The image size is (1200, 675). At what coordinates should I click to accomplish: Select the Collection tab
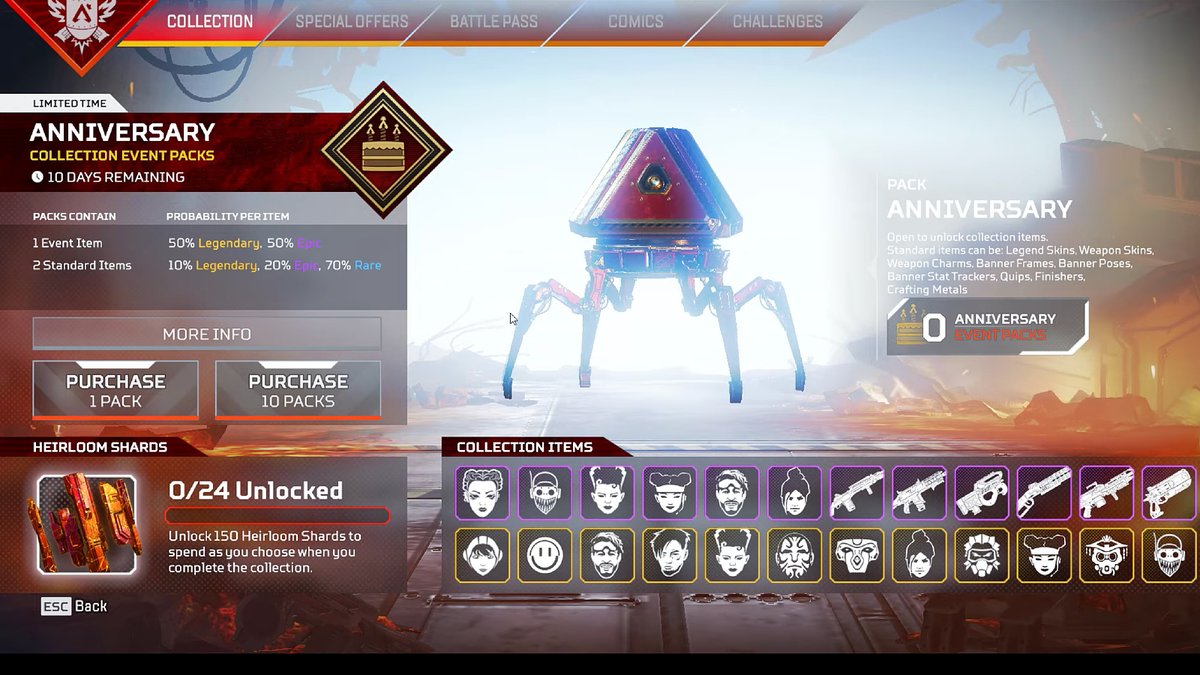[209, 21]
